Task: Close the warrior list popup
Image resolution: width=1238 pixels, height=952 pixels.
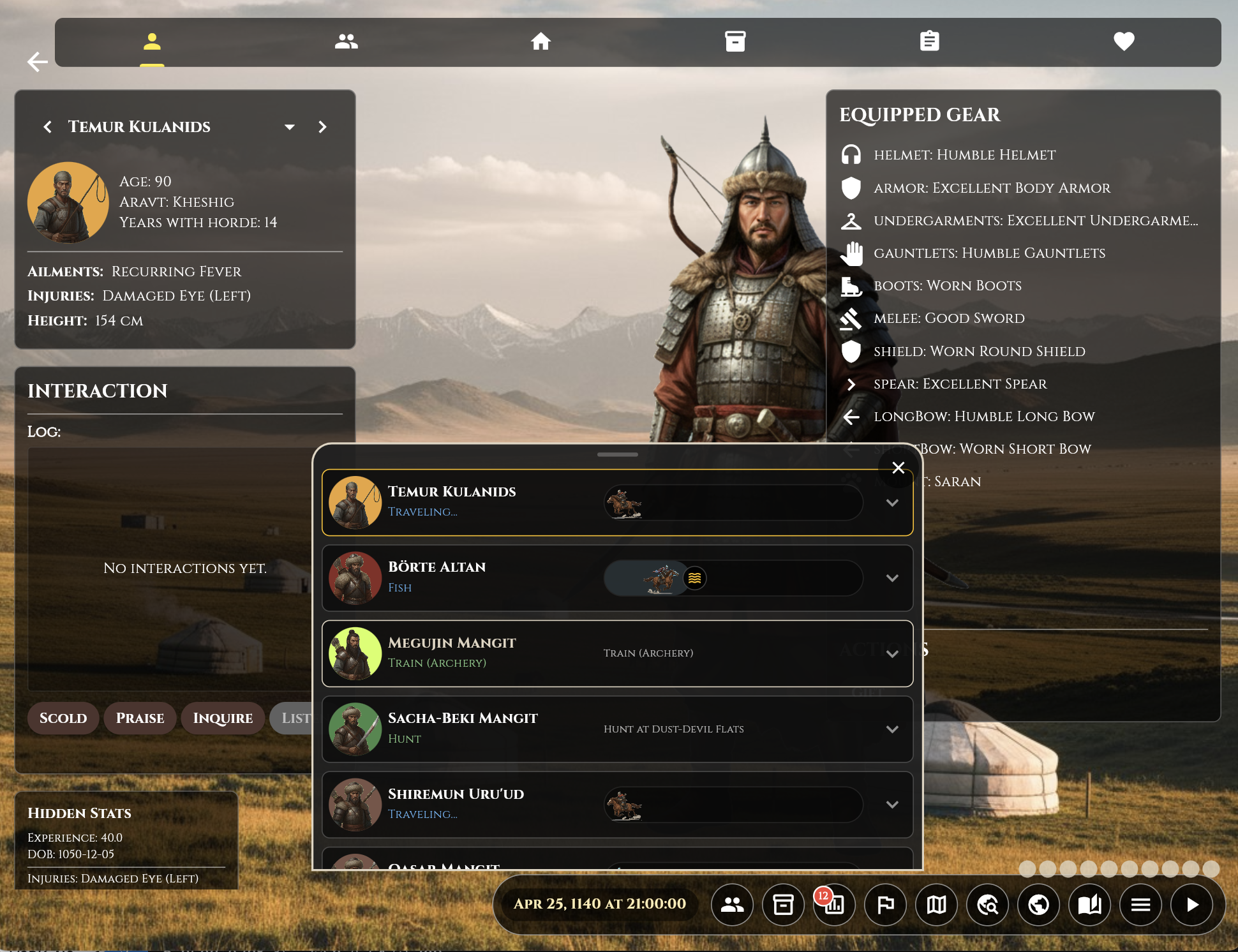Action: [x=898, y=468]
